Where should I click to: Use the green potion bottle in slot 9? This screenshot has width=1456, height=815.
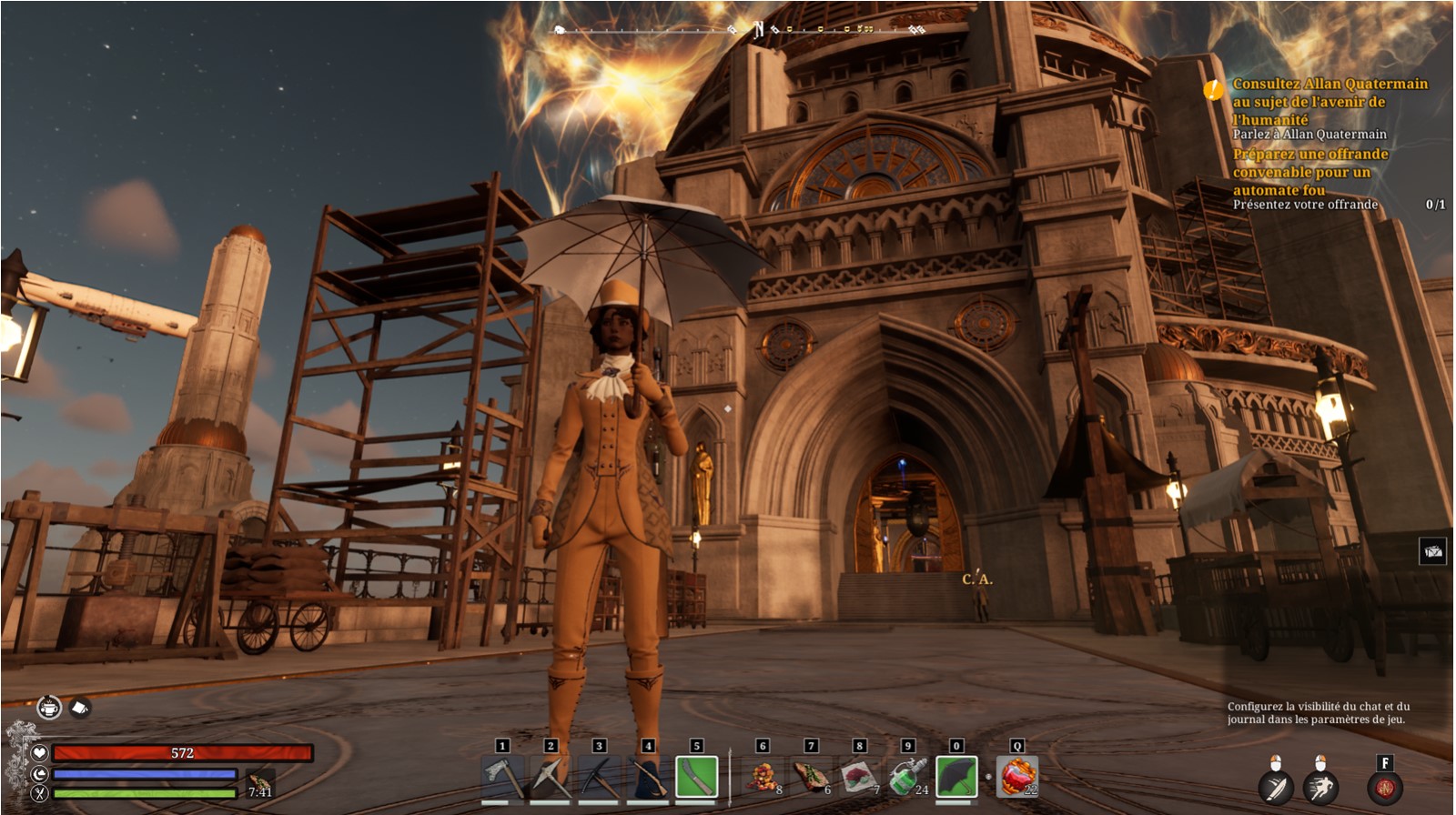[x=908, y=778]
